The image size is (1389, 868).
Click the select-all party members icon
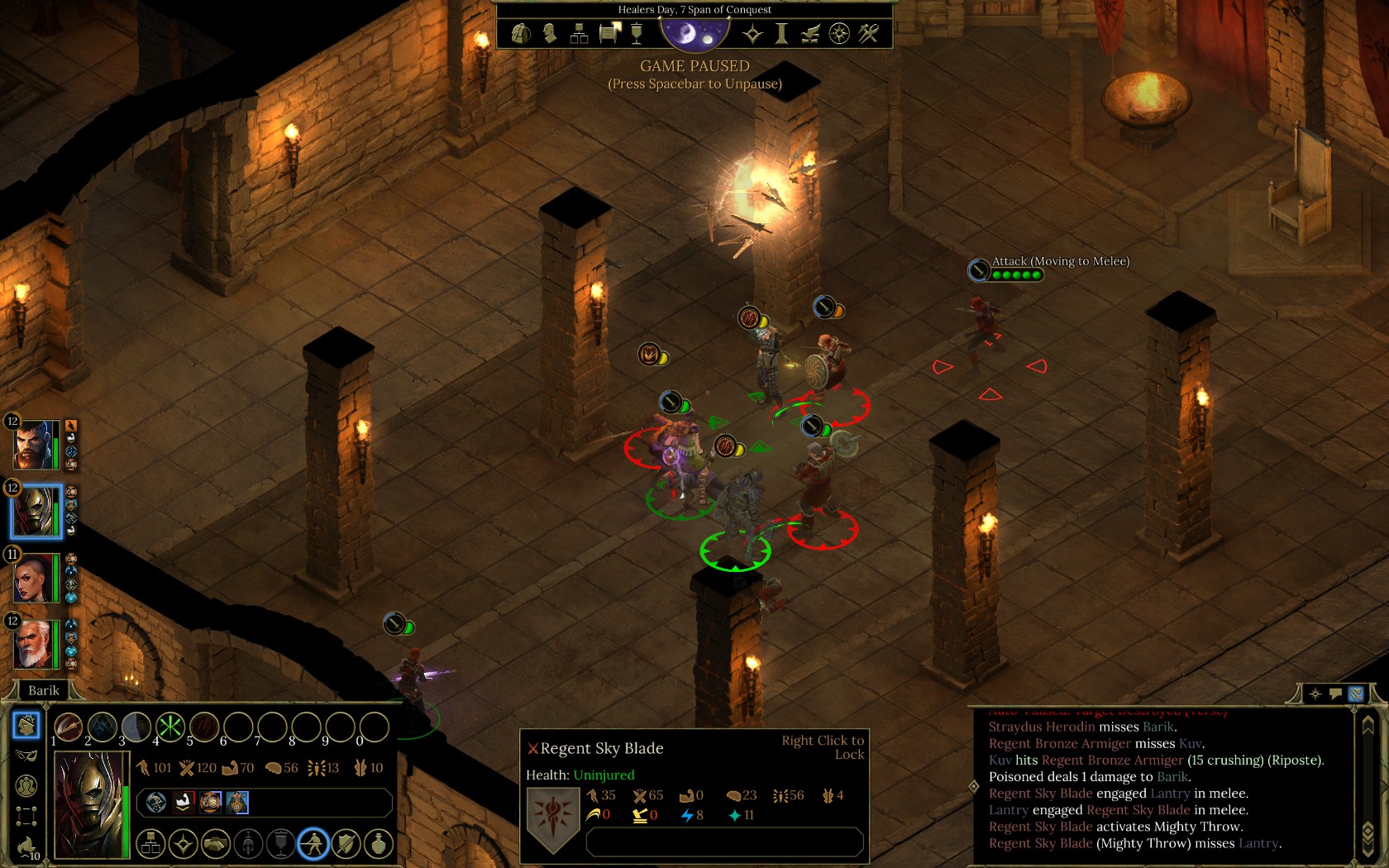26,786
